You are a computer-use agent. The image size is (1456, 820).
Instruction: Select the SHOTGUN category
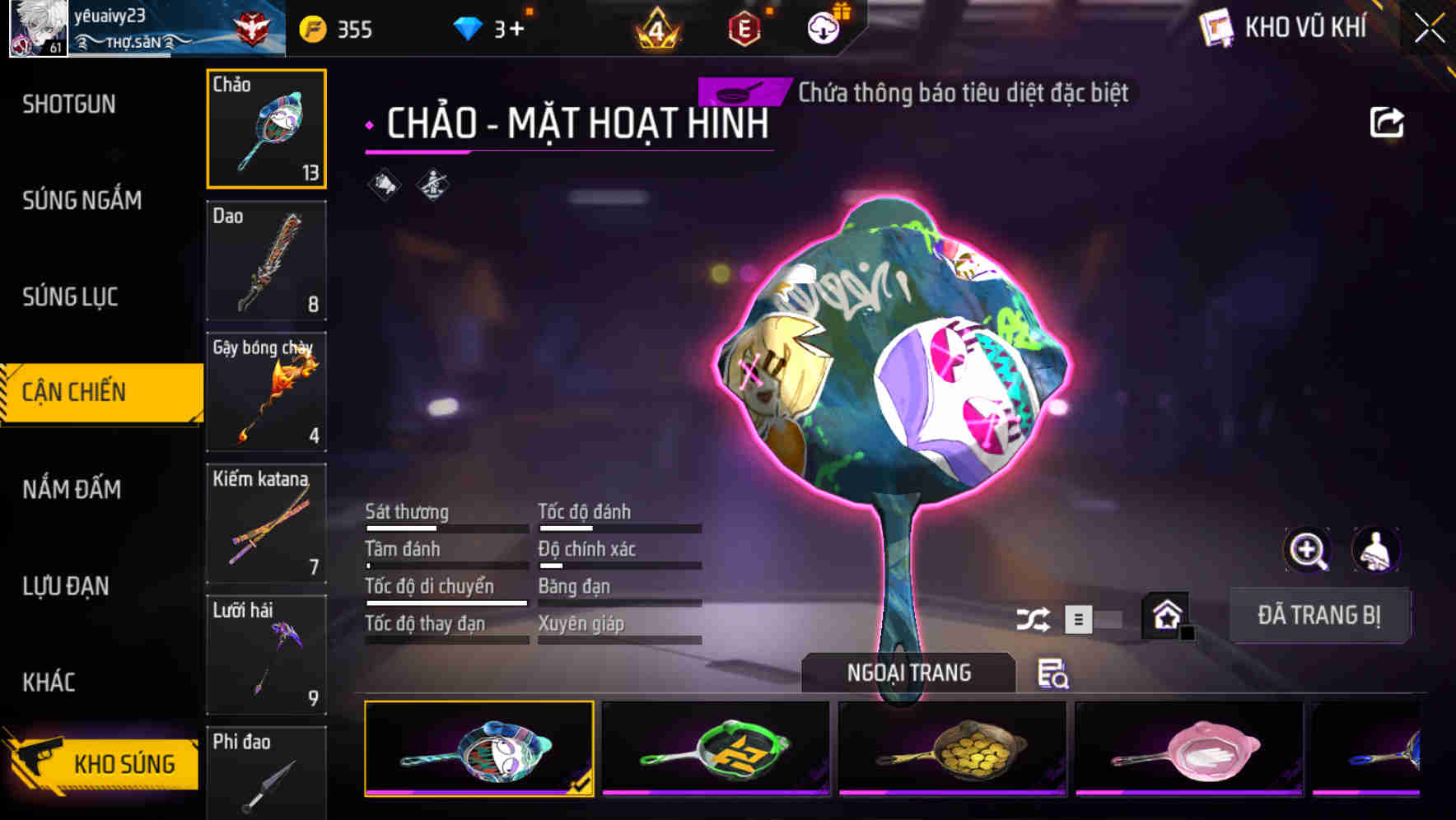point(69,105)
